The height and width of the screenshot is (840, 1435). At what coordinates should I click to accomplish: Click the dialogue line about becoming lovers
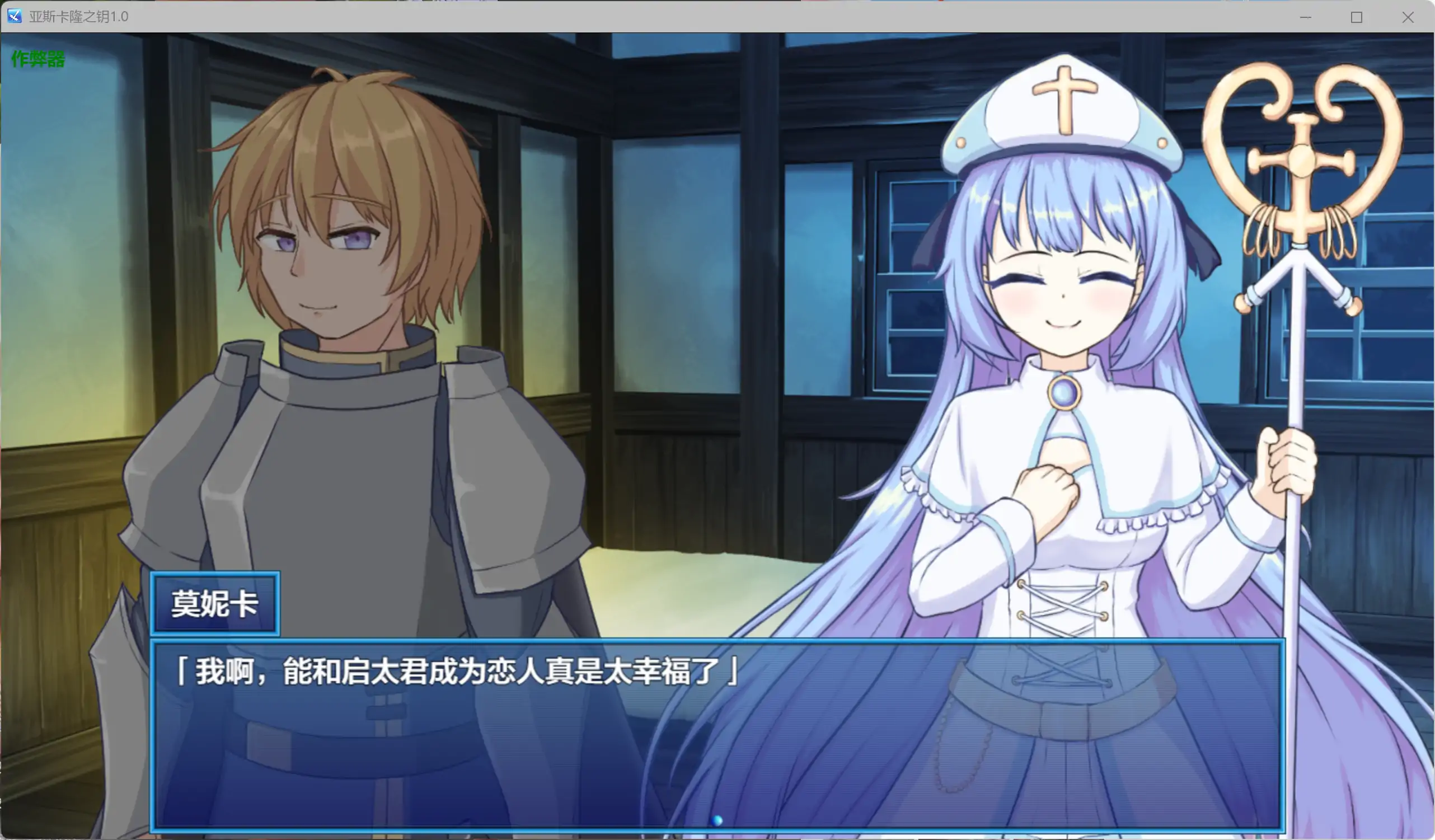coord(456,671)
